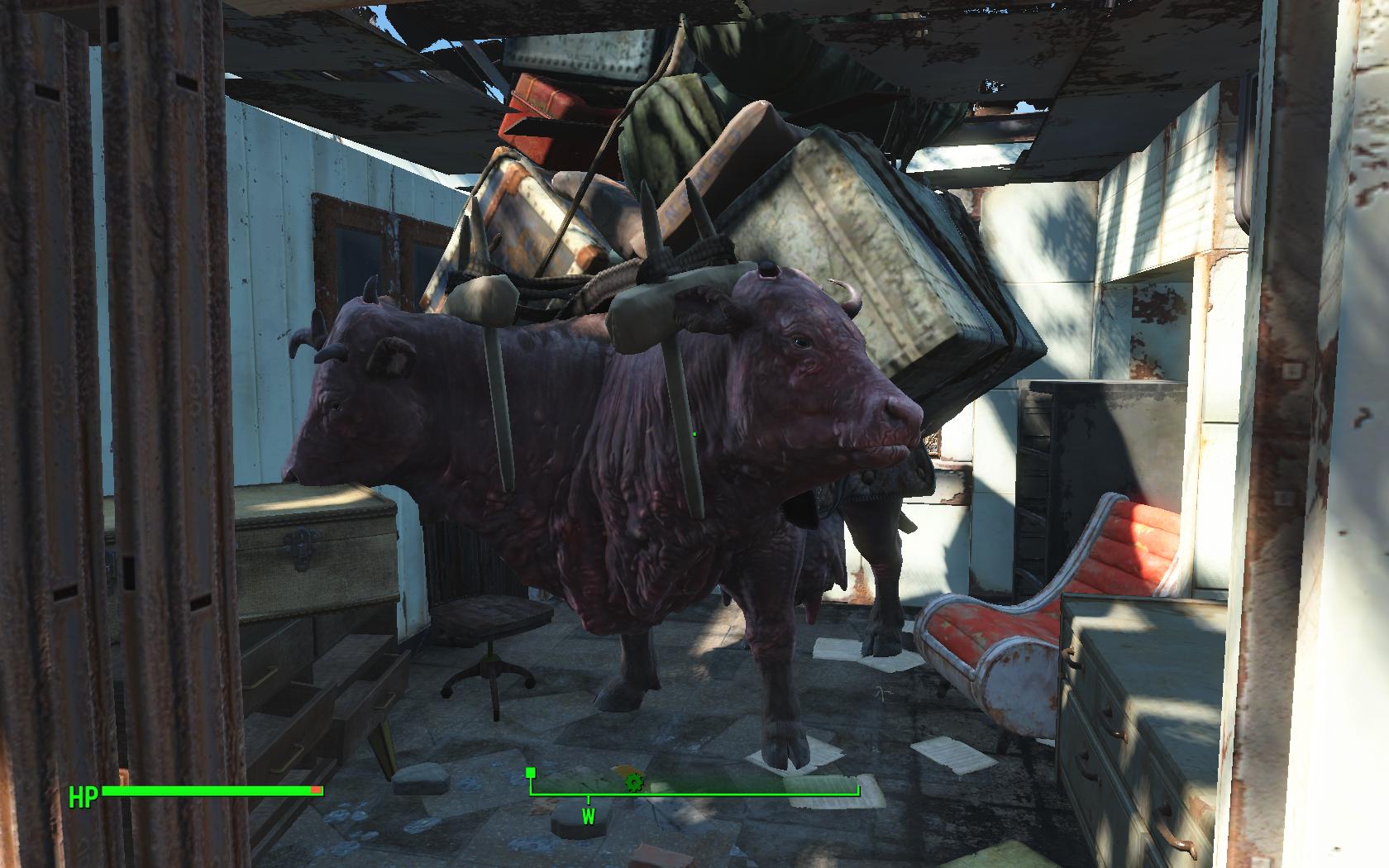Select the square quest marker on the compass
Image resolution: width=1389 pixels, height=868 pixels.
coord(531,773)
